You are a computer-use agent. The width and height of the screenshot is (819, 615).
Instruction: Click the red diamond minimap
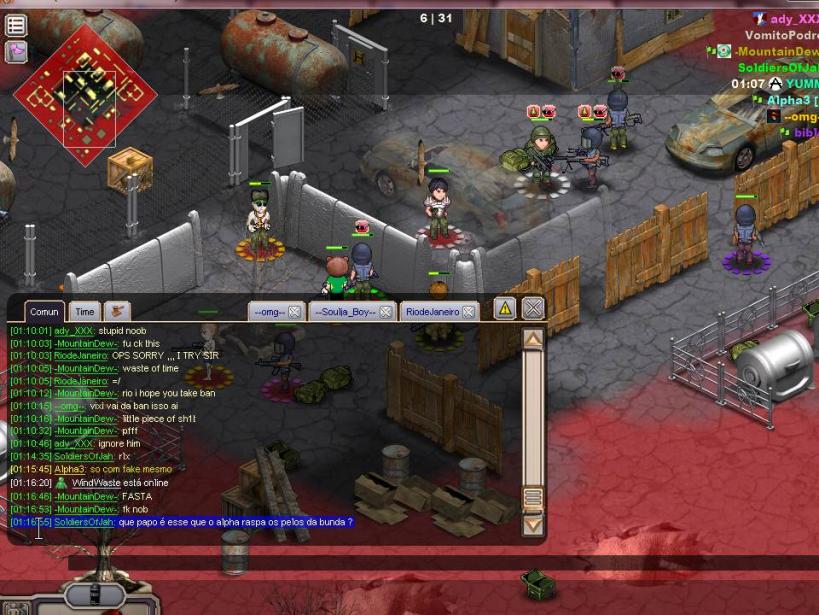[85, 96]
